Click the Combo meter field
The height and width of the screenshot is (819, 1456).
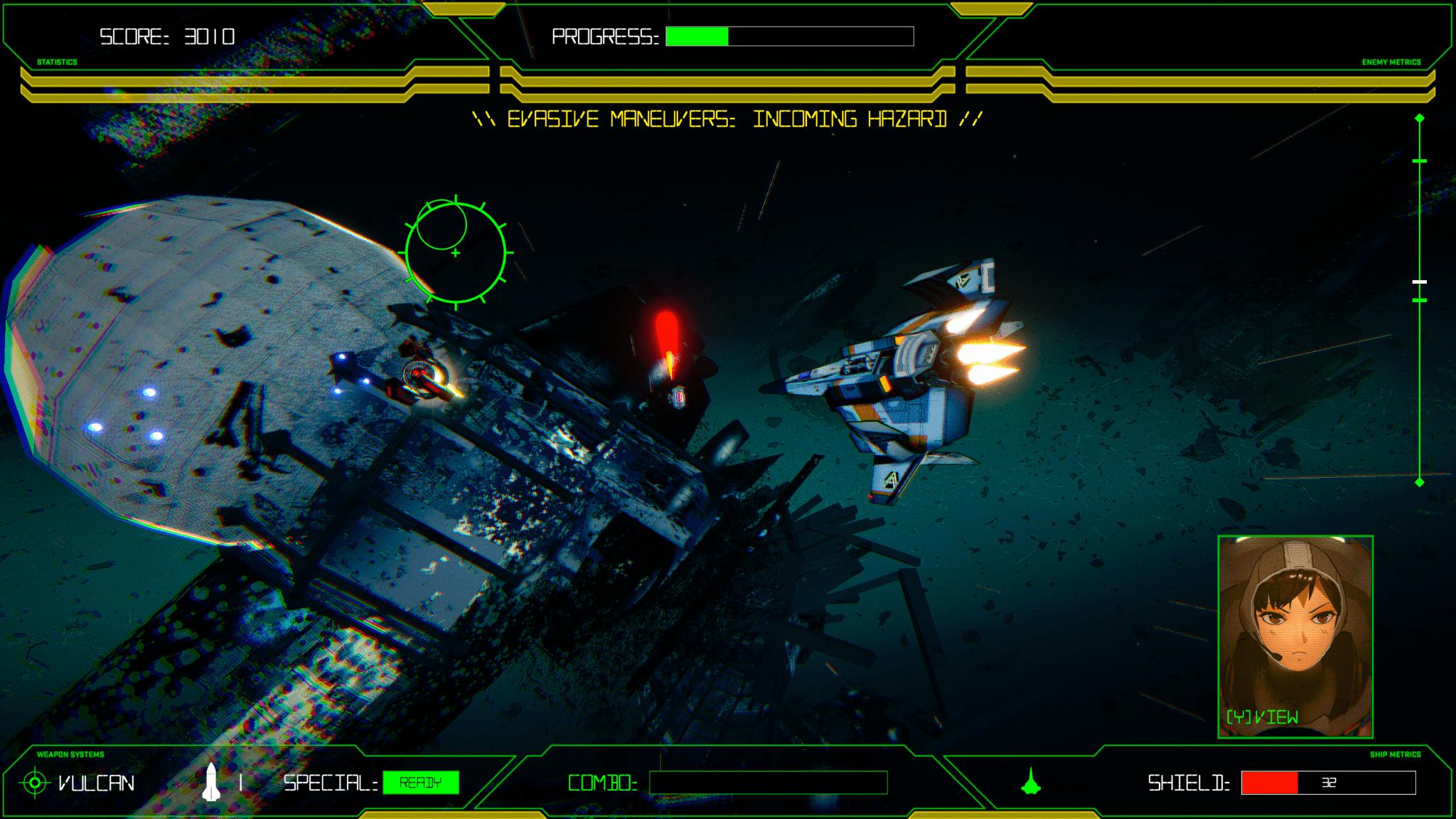[769, 782]
